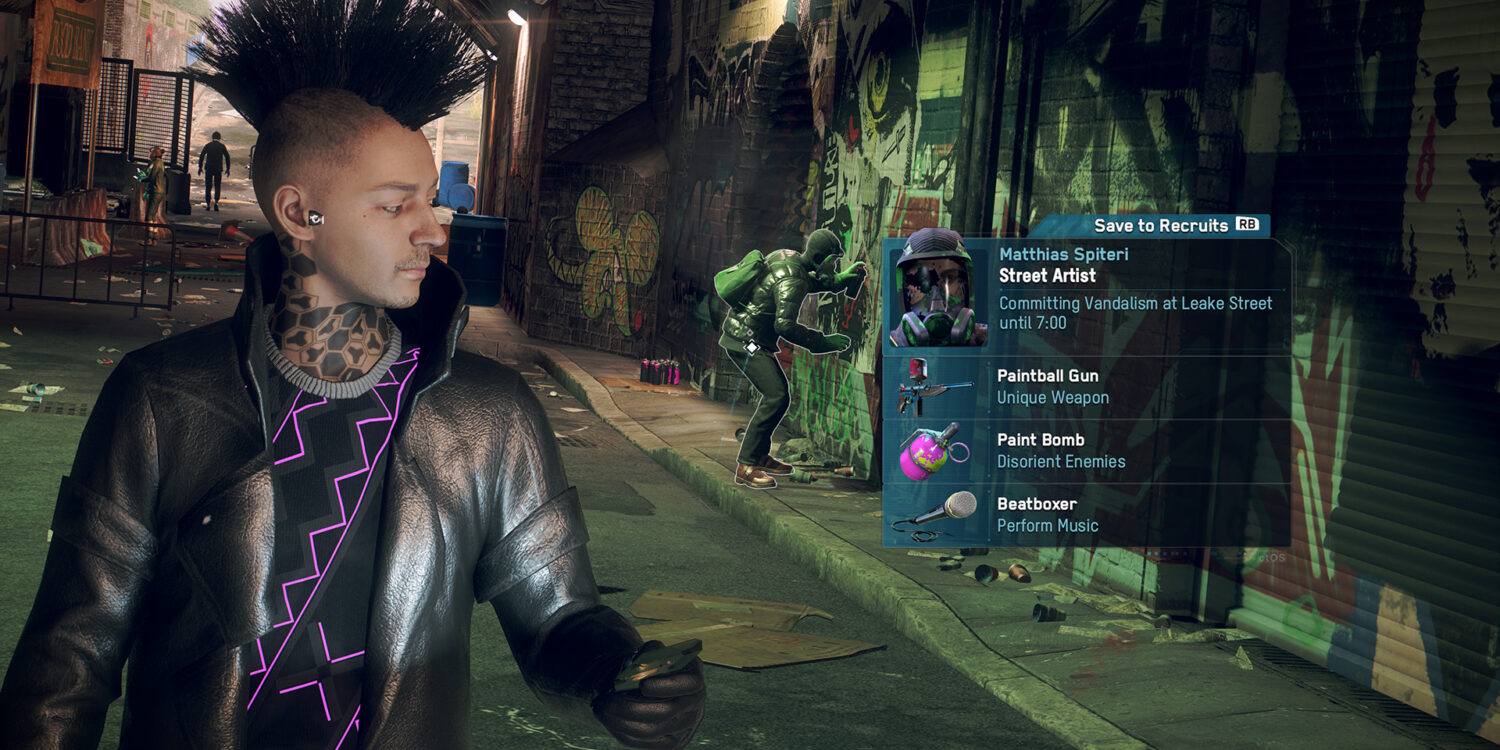Pick the Beatboxer perform music row
The width and height of the screenshot is (1500, 750).
[1085, 515]
